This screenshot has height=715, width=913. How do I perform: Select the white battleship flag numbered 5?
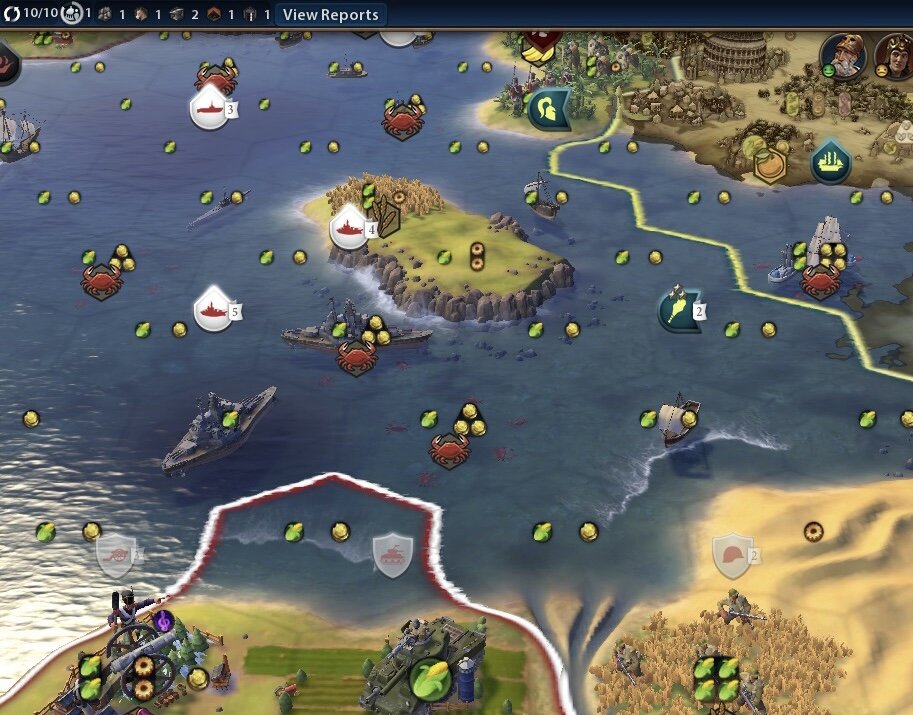(212, 308)
